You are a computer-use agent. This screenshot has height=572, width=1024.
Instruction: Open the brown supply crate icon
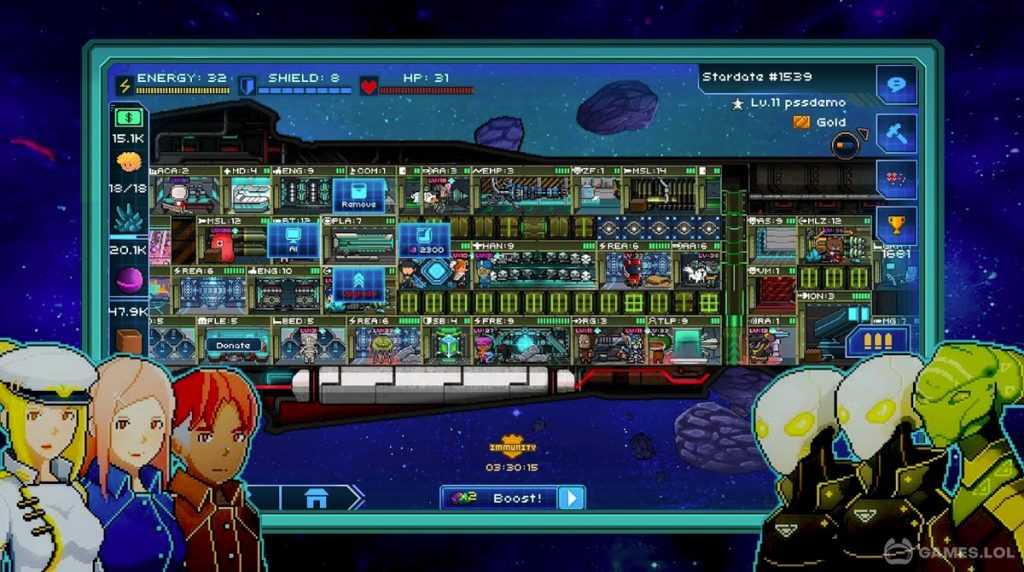click(129, 341)
